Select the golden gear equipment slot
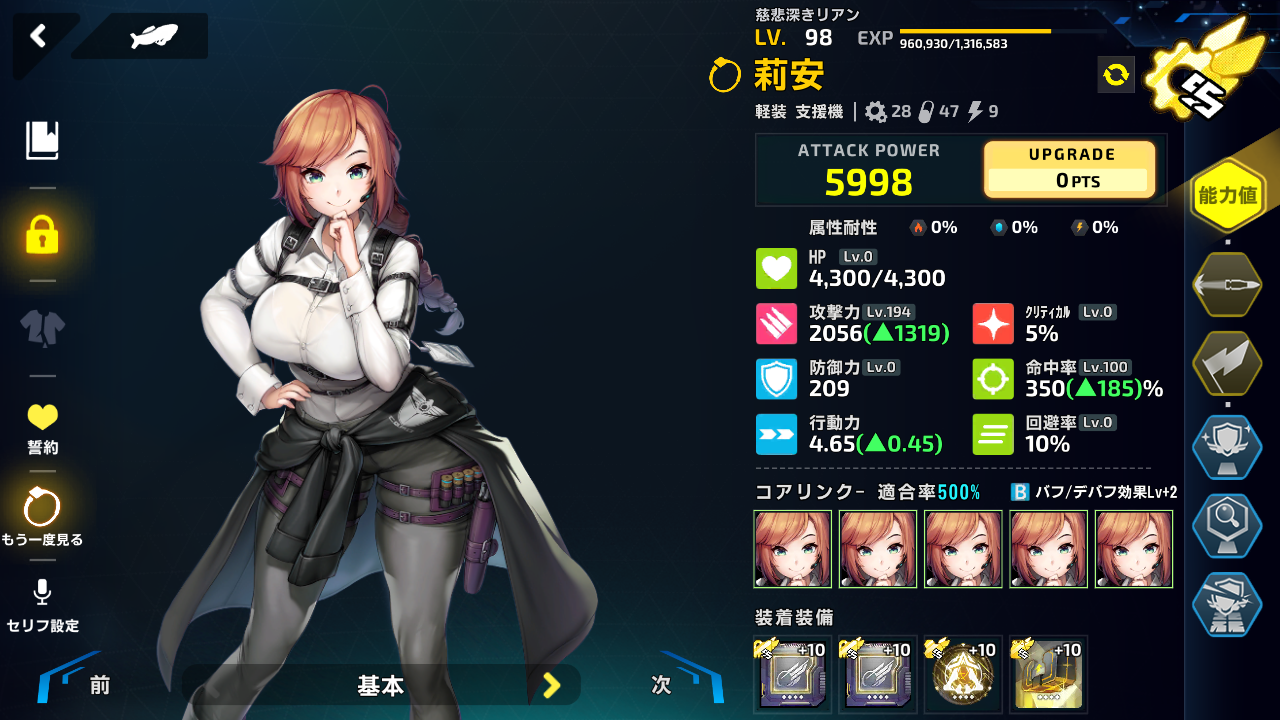This screenshot has width=1280, height=720. pos(1048,674)
